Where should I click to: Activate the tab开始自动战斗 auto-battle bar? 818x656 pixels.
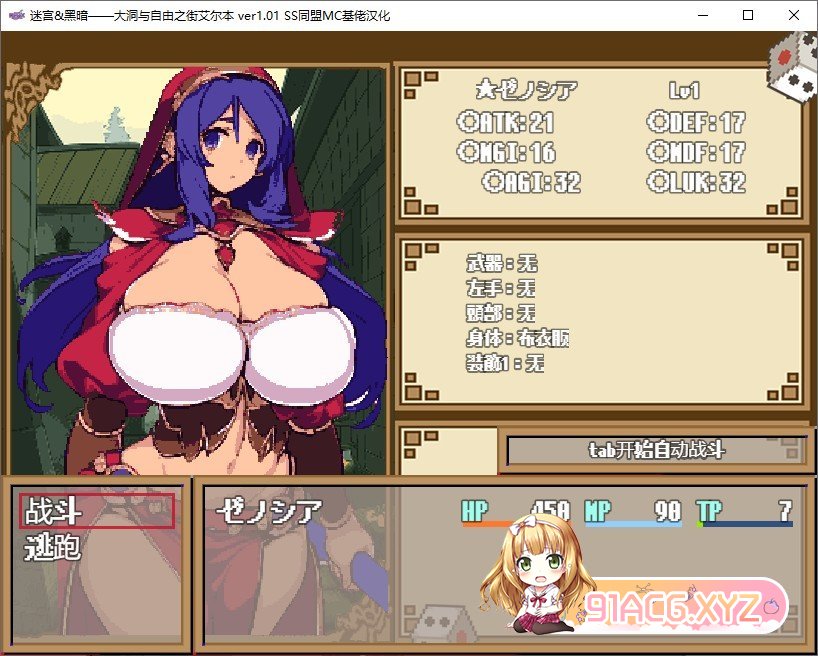click(655, 450)
